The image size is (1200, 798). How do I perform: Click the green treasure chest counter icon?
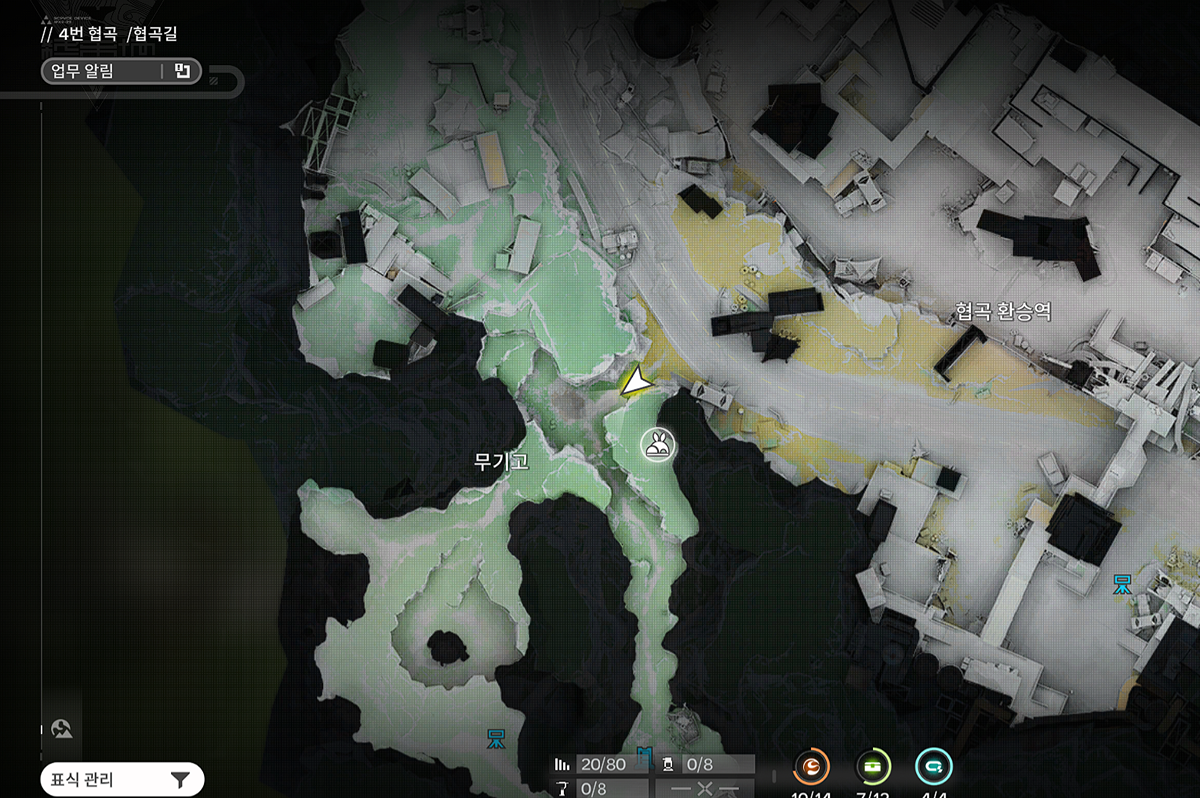click(873, 767)
